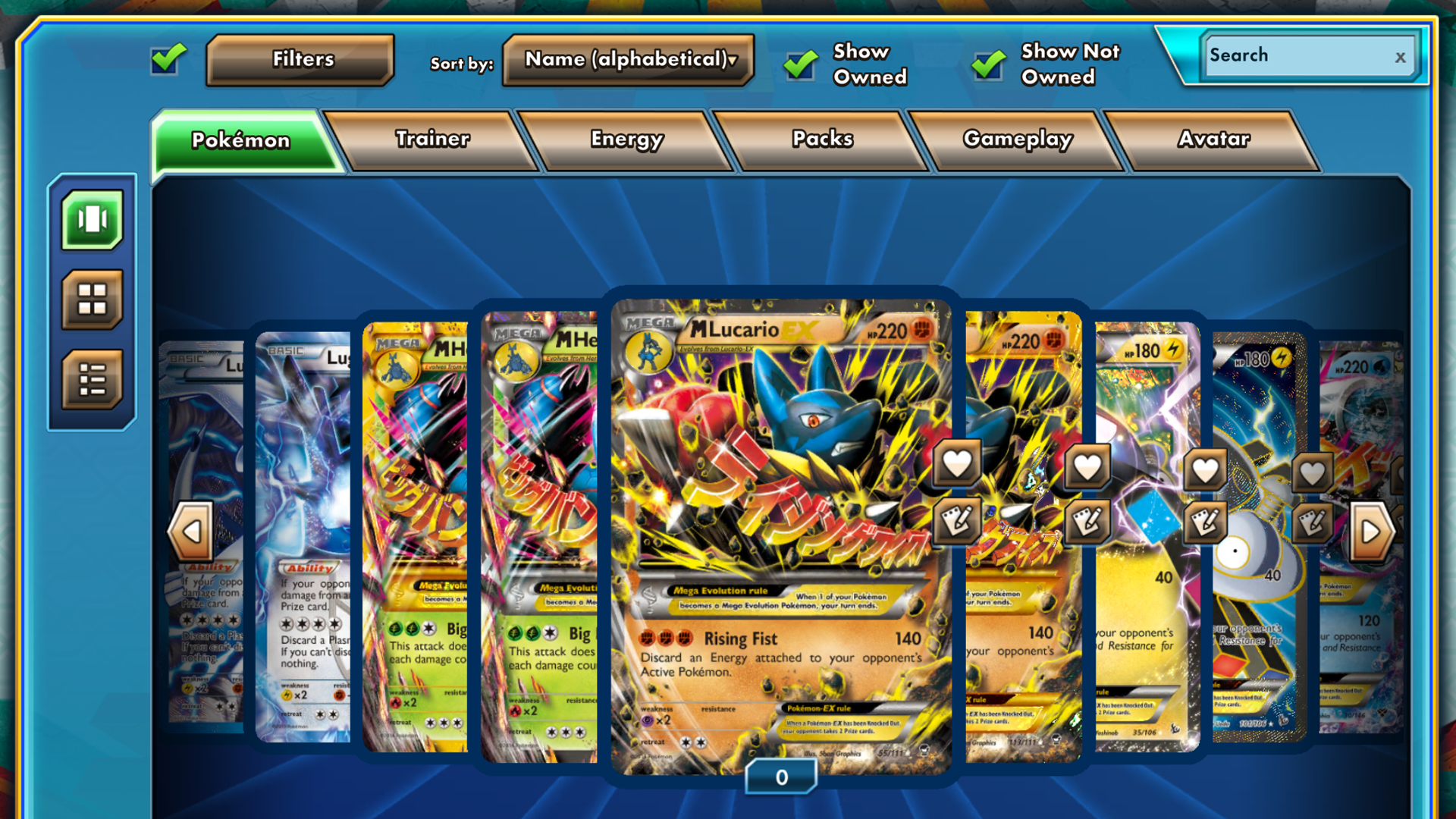Switch to single card carousel view
Viewport: 1456px width, 819px height.
(91, 221)
